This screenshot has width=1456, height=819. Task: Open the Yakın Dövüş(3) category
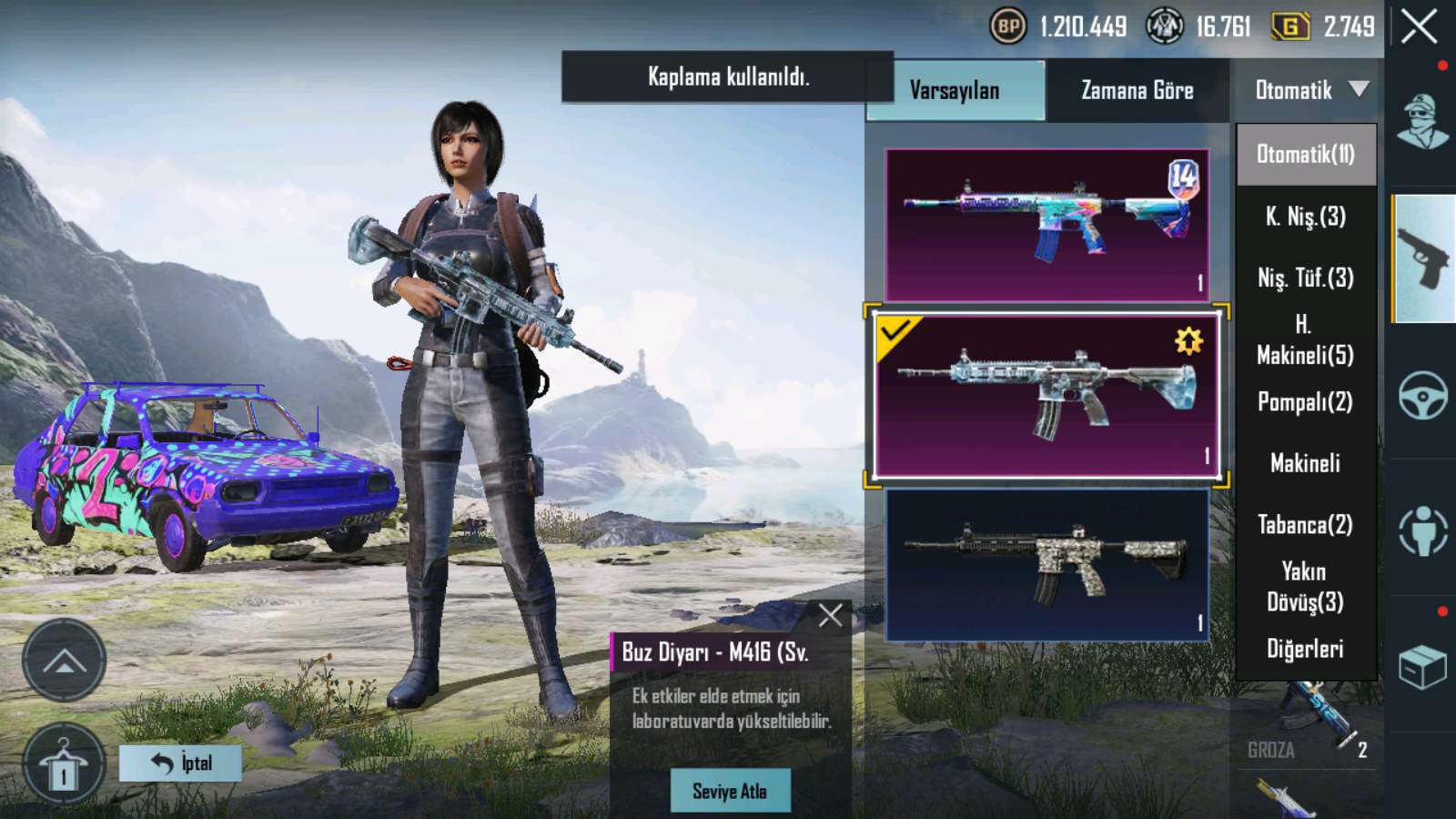click(1305, 586)
